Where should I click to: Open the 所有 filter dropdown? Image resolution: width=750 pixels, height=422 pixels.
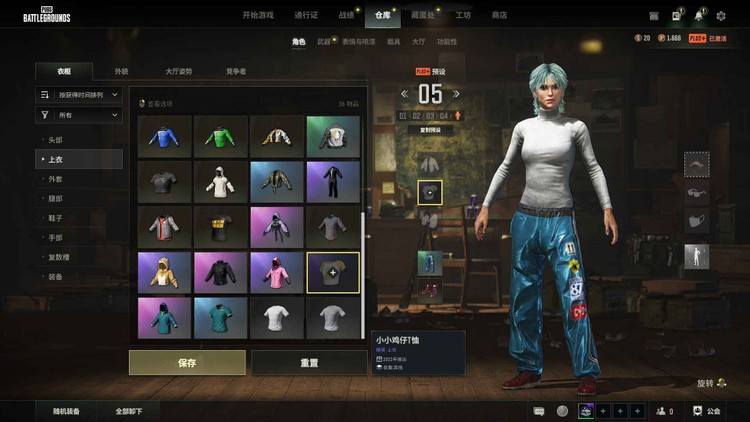coord(79,116)
